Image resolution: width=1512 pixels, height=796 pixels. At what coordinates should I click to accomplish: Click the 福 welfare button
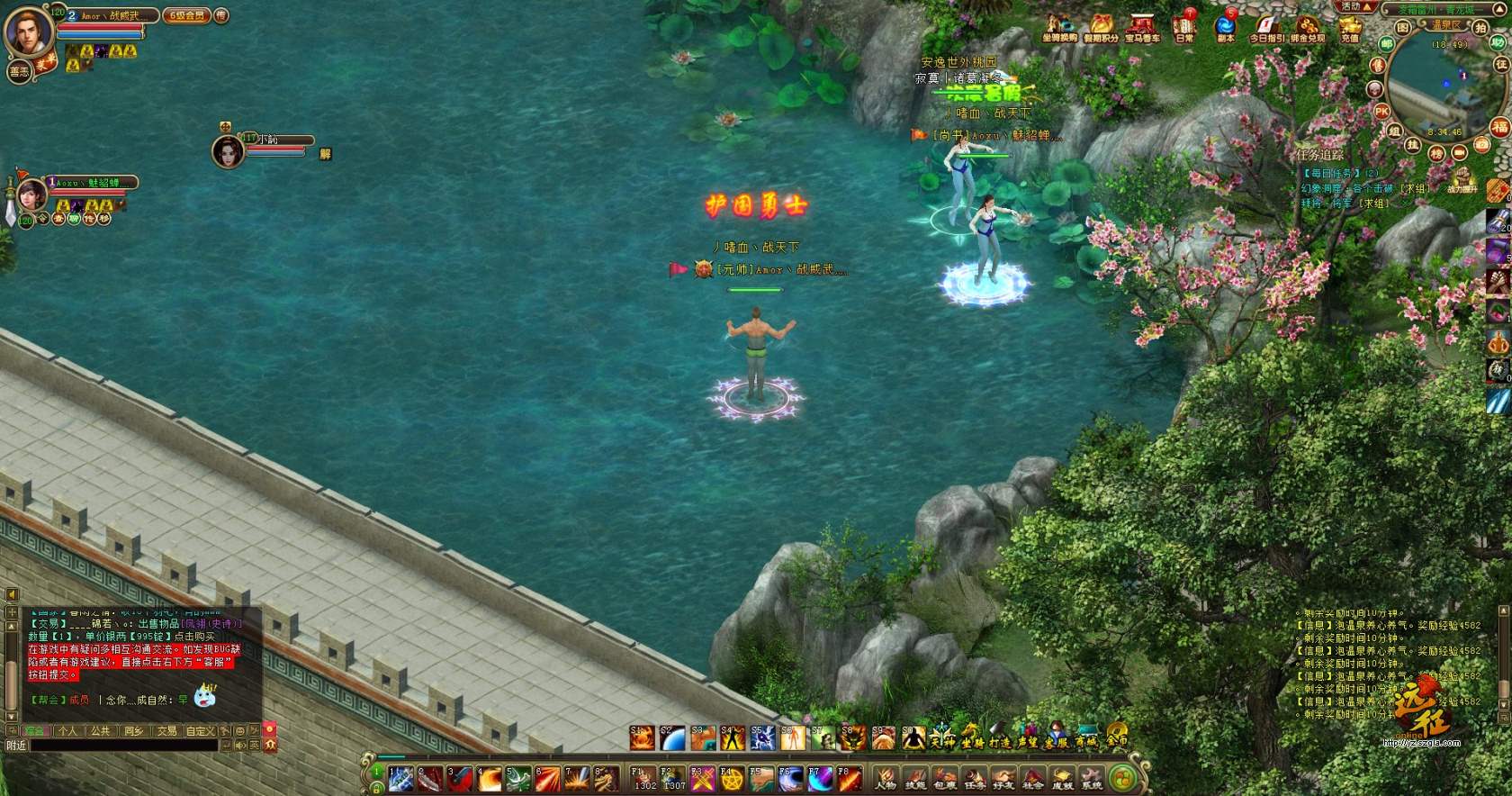click(x=1498, y=127)
